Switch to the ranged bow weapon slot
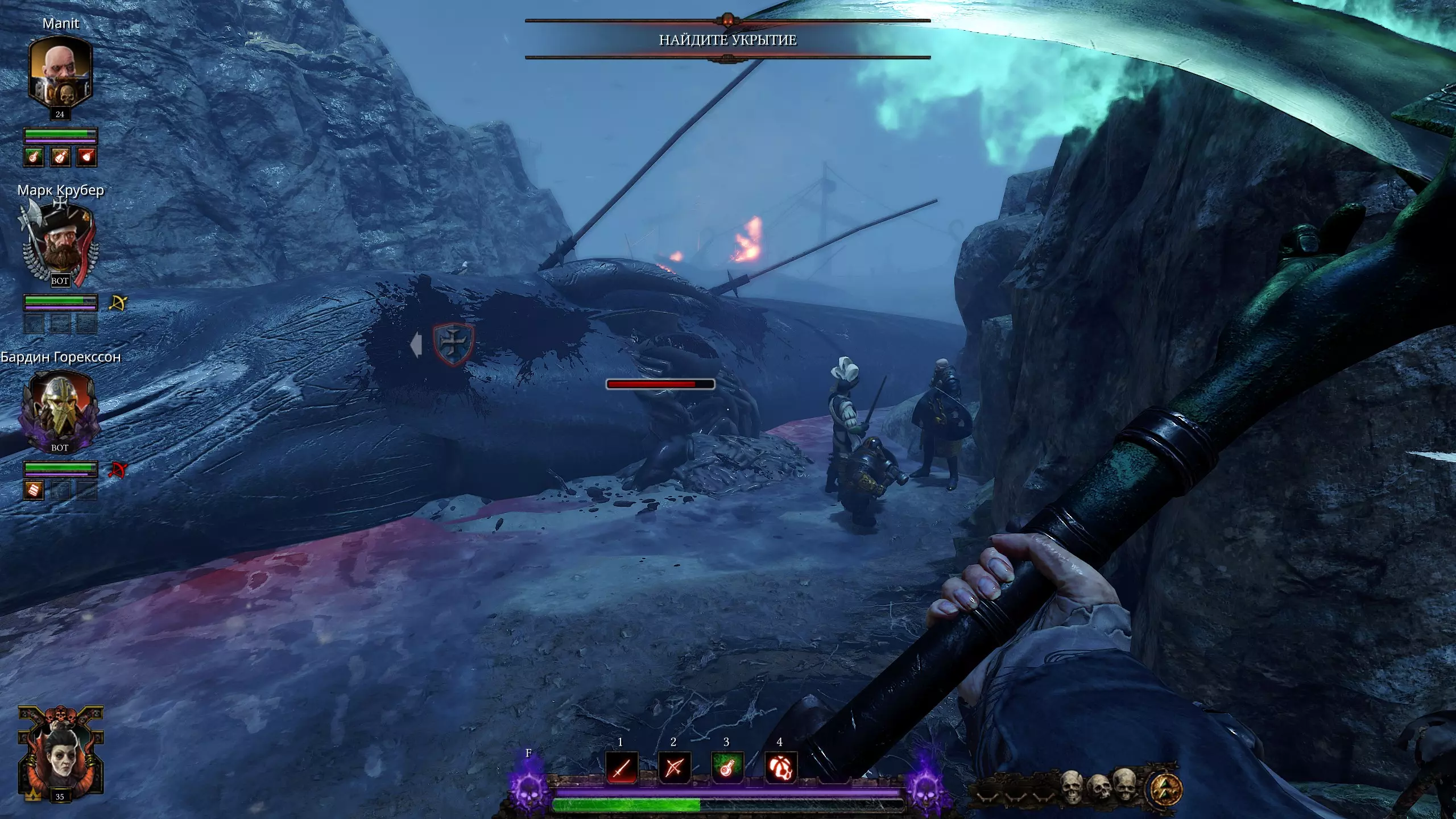This screenshot has height=819, width=1456. pos(674,768)
